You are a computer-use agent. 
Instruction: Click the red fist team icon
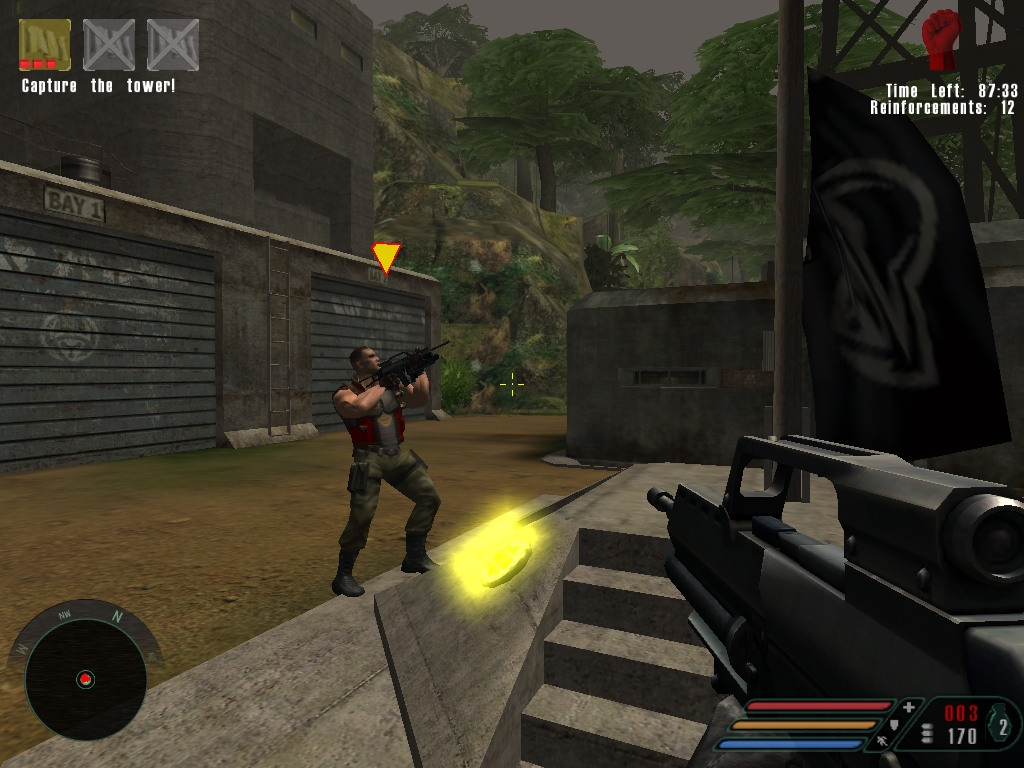[940, 40]
